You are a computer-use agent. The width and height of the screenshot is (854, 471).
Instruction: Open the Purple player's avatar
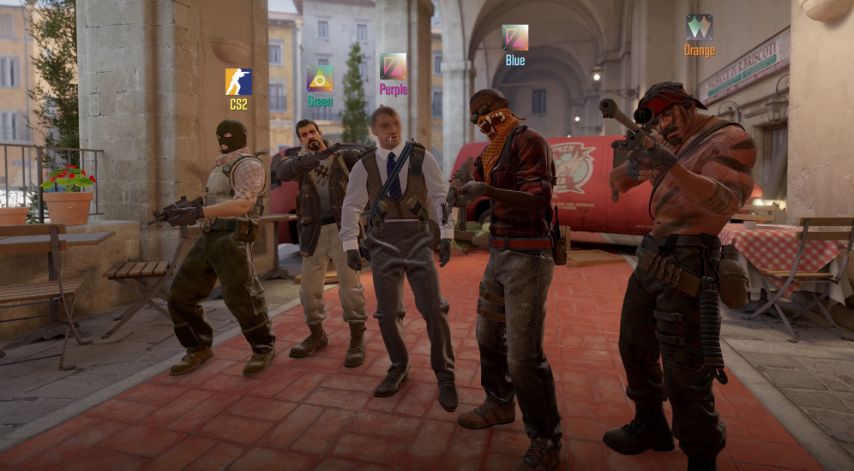[393, 67]
